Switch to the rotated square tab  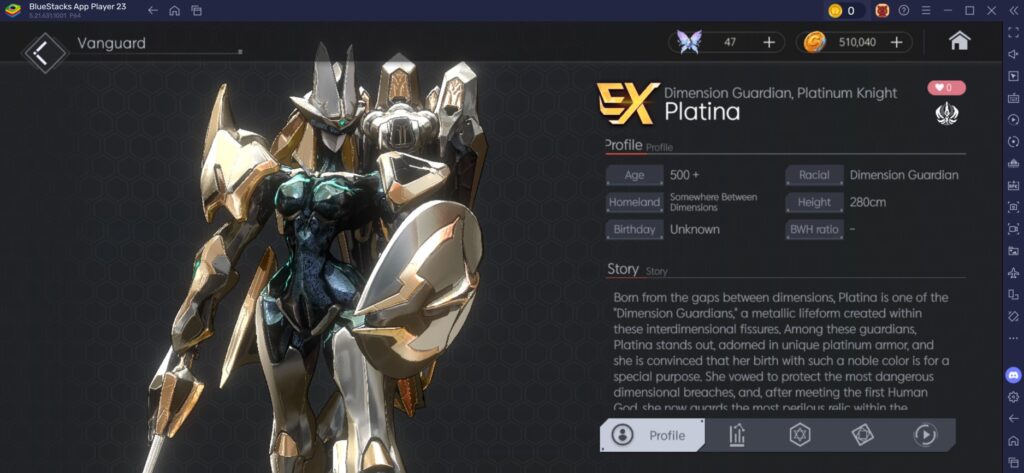pyautogui.click(x=862, y=435)
